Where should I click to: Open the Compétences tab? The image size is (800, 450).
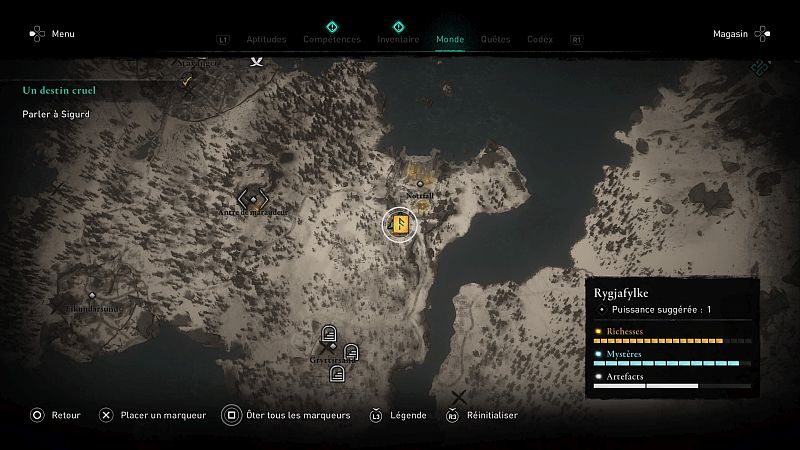click(332, 40)
